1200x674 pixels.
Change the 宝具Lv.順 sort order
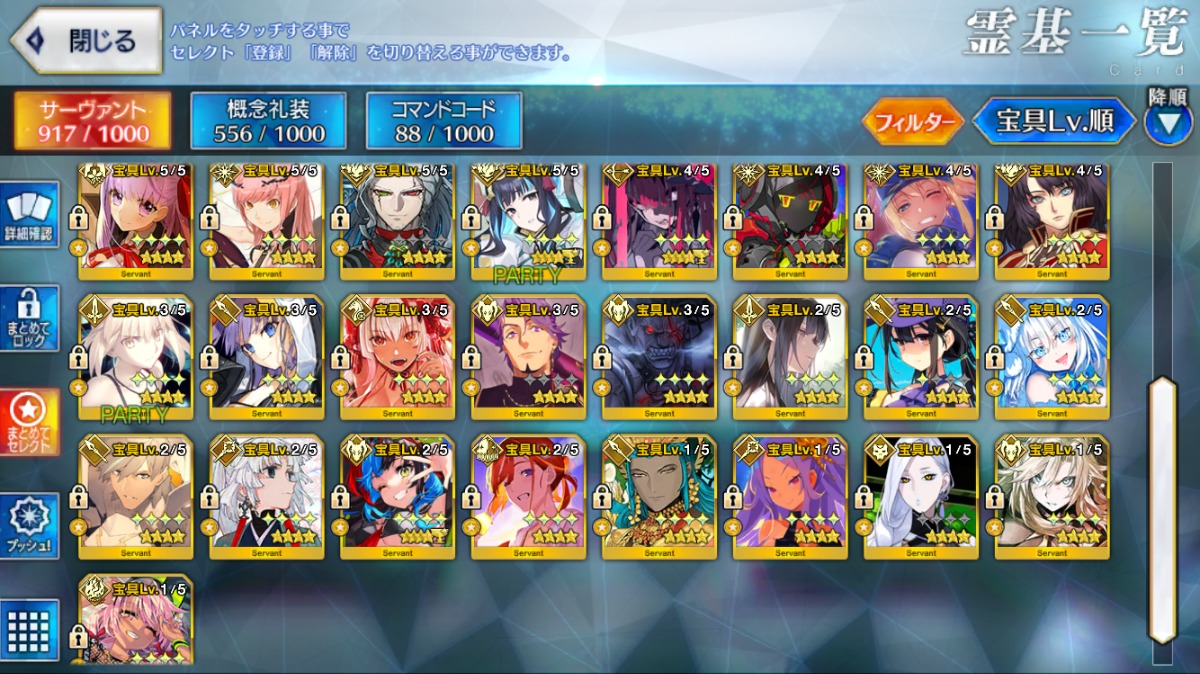tap(1053, 122)
